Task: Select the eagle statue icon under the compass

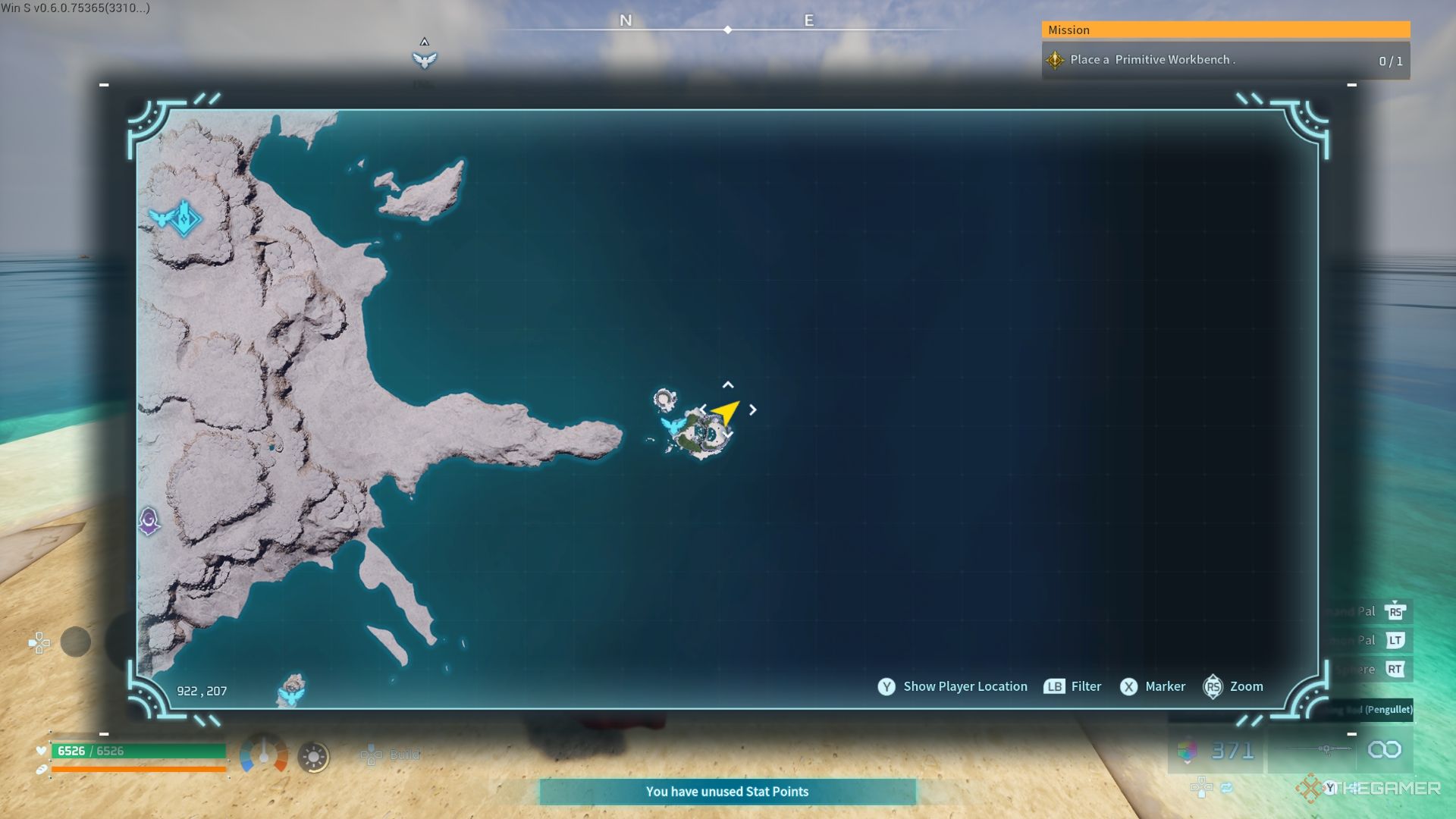Action: [x=425, y=59]
